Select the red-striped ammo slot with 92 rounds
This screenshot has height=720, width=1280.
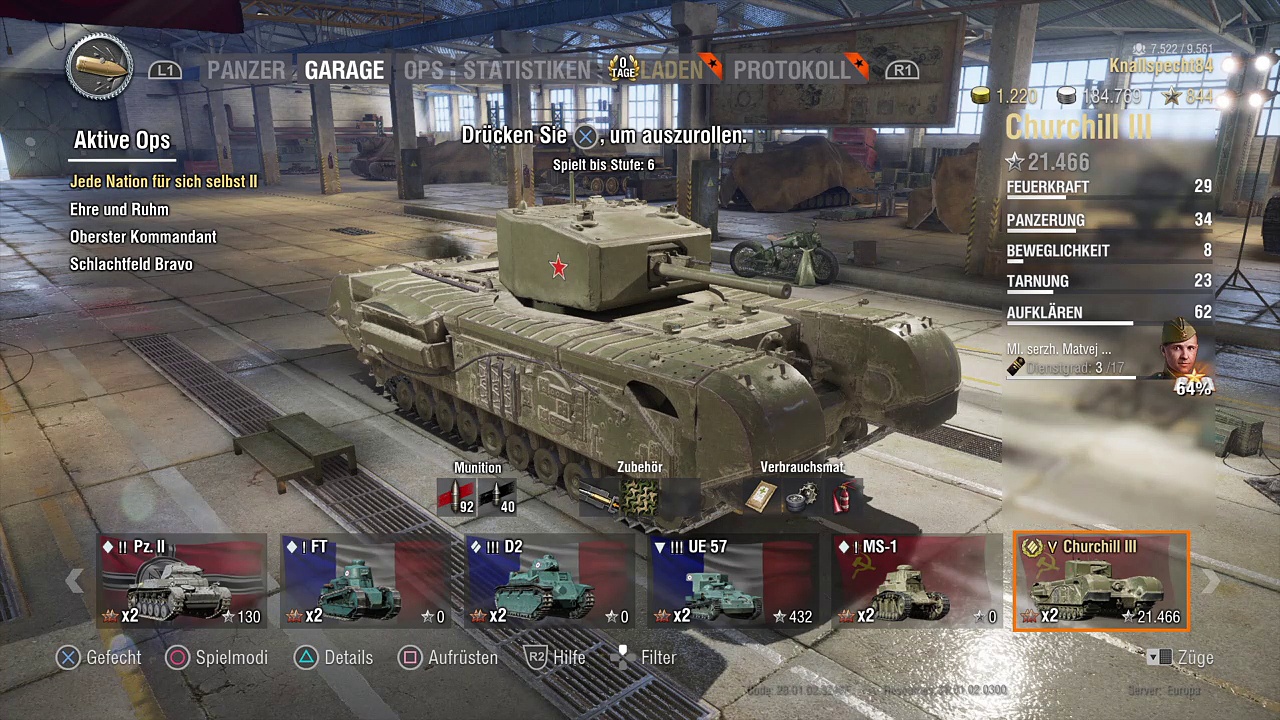tap(456, 496)
